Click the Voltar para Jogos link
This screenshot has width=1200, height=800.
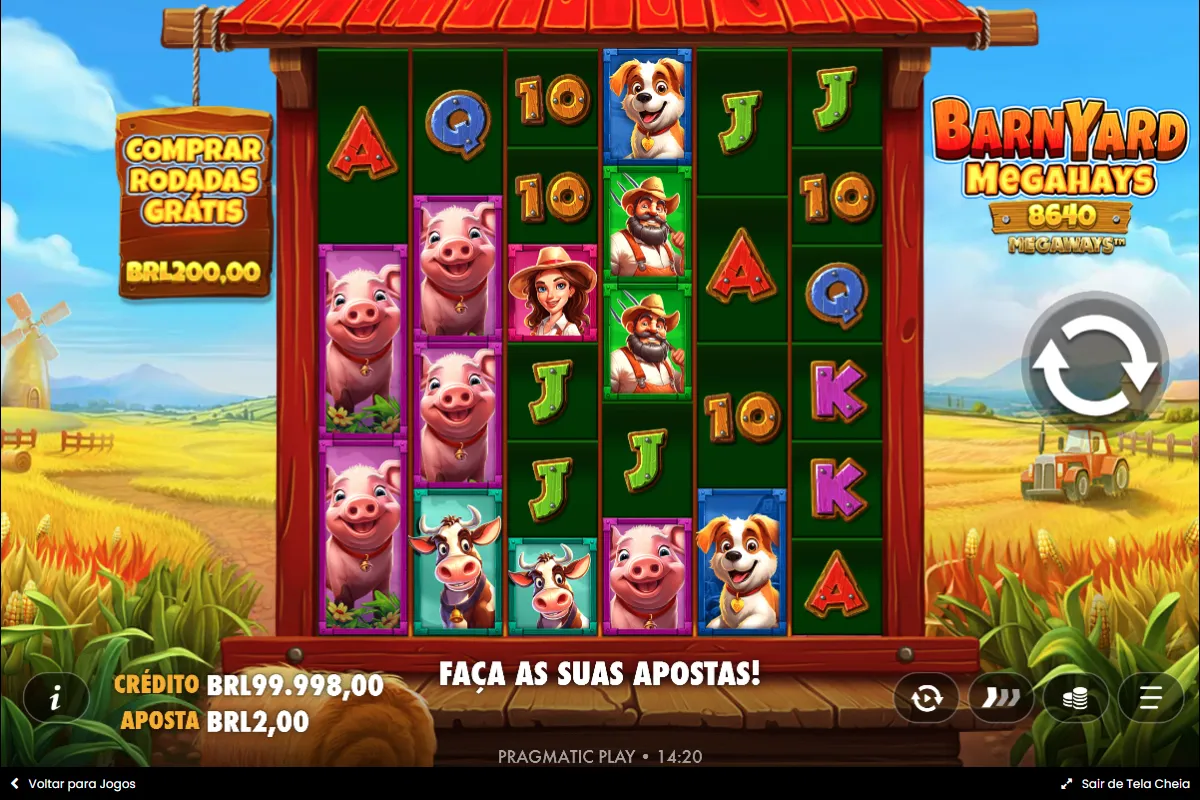click(x=73, y=784)
